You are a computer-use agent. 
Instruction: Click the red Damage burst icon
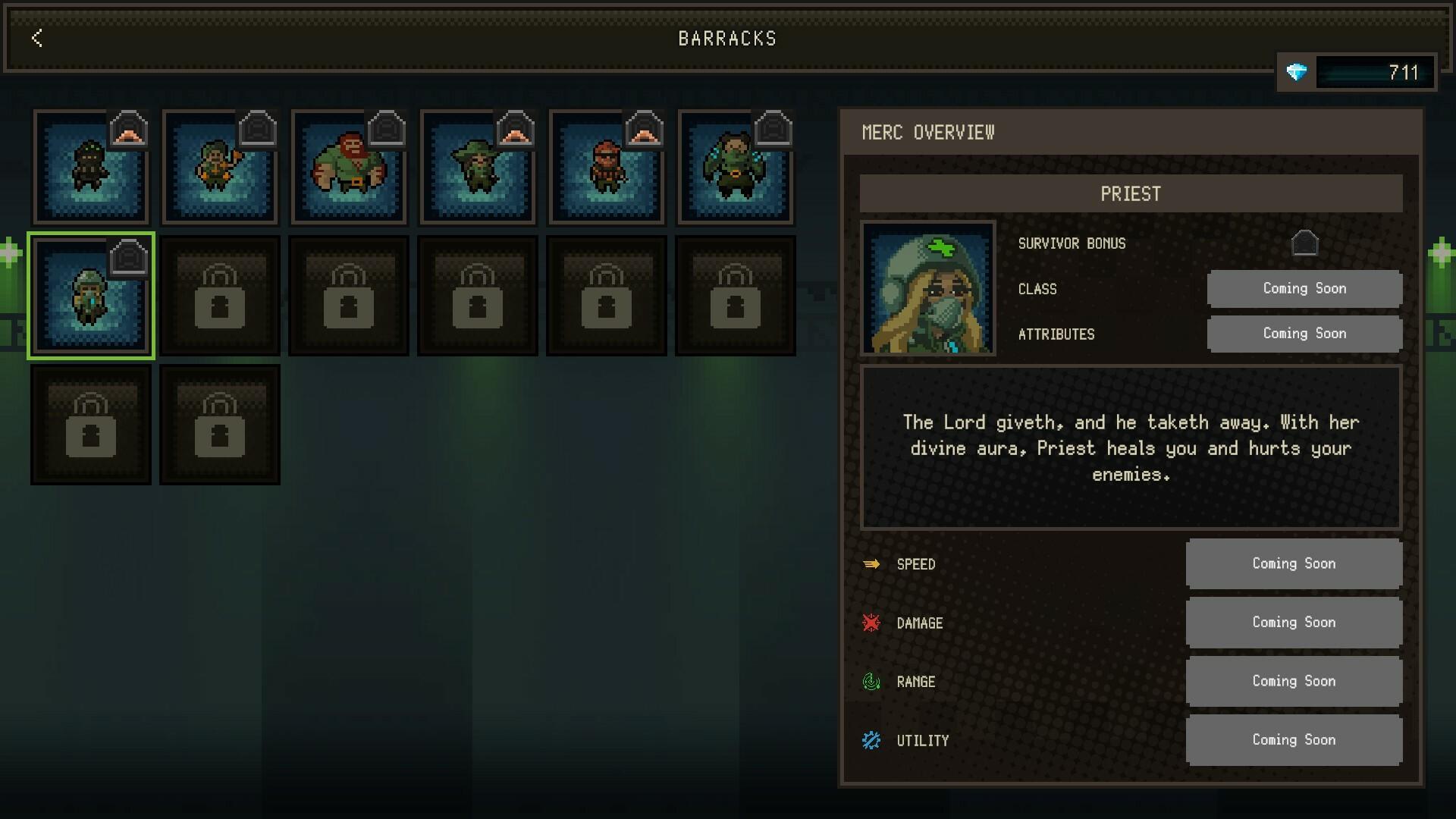pyautogui.click(x=872, y=622)
